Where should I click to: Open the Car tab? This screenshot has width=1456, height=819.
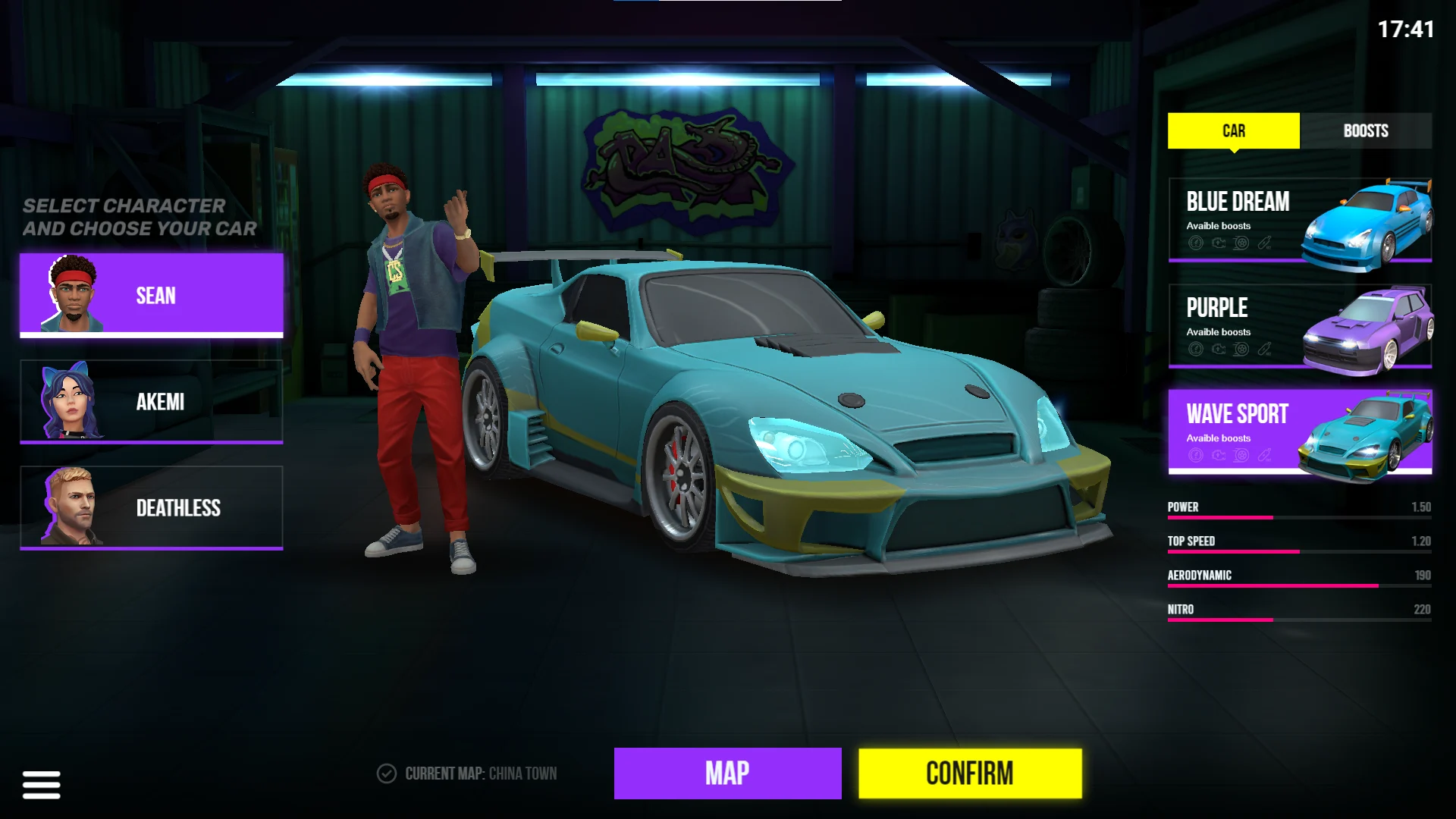(1233, 130)
